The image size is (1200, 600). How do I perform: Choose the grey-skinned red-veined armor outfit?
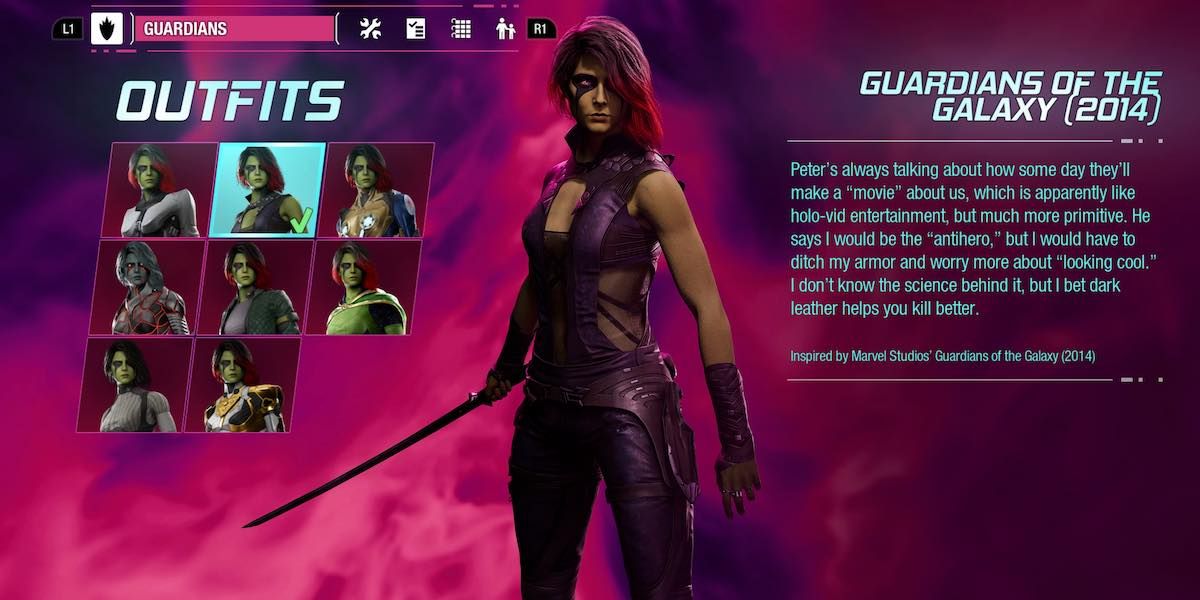145,287
